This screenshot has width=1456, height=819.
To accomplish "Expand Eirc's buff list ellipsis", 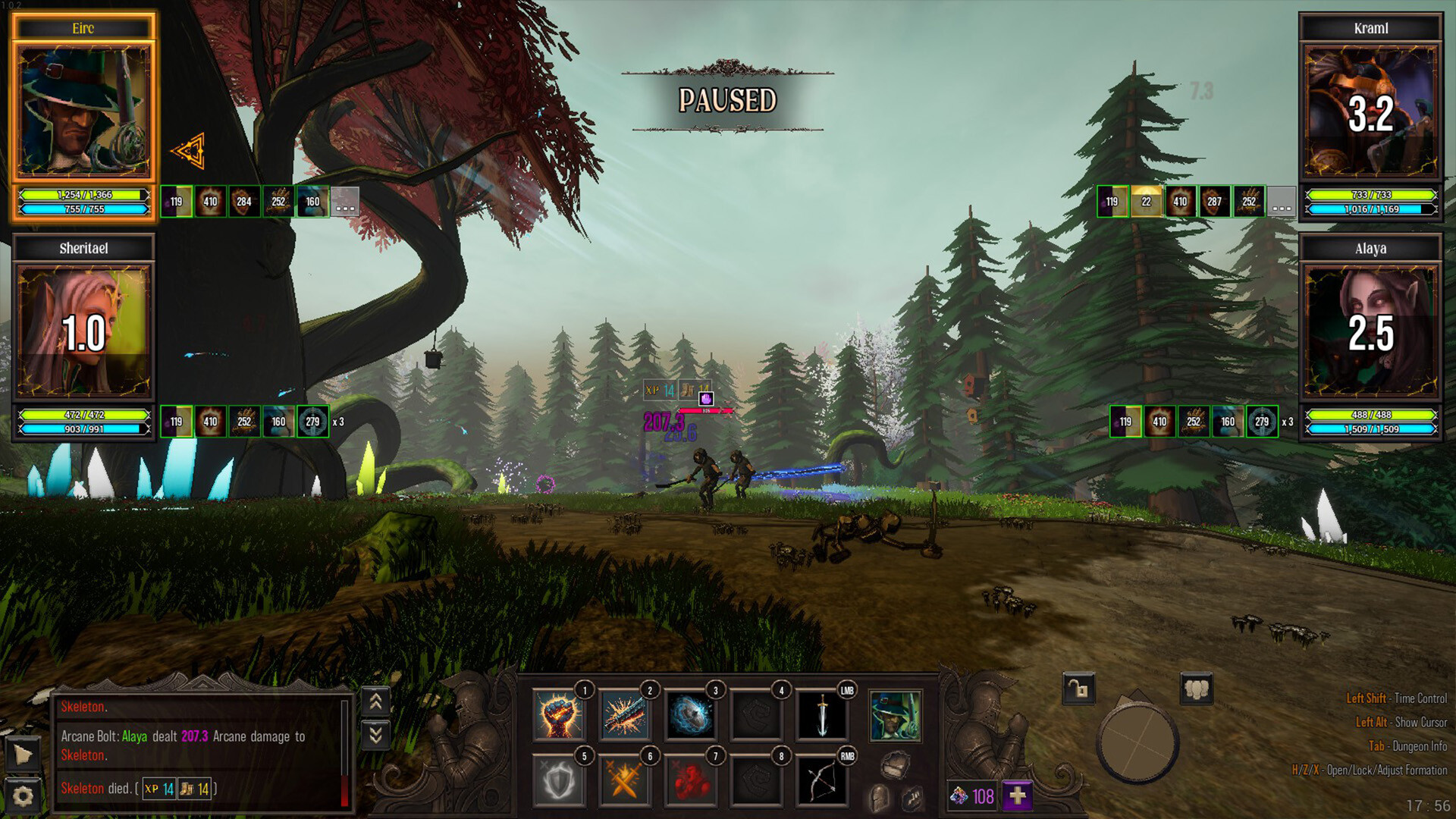I will tap(345, 202).
